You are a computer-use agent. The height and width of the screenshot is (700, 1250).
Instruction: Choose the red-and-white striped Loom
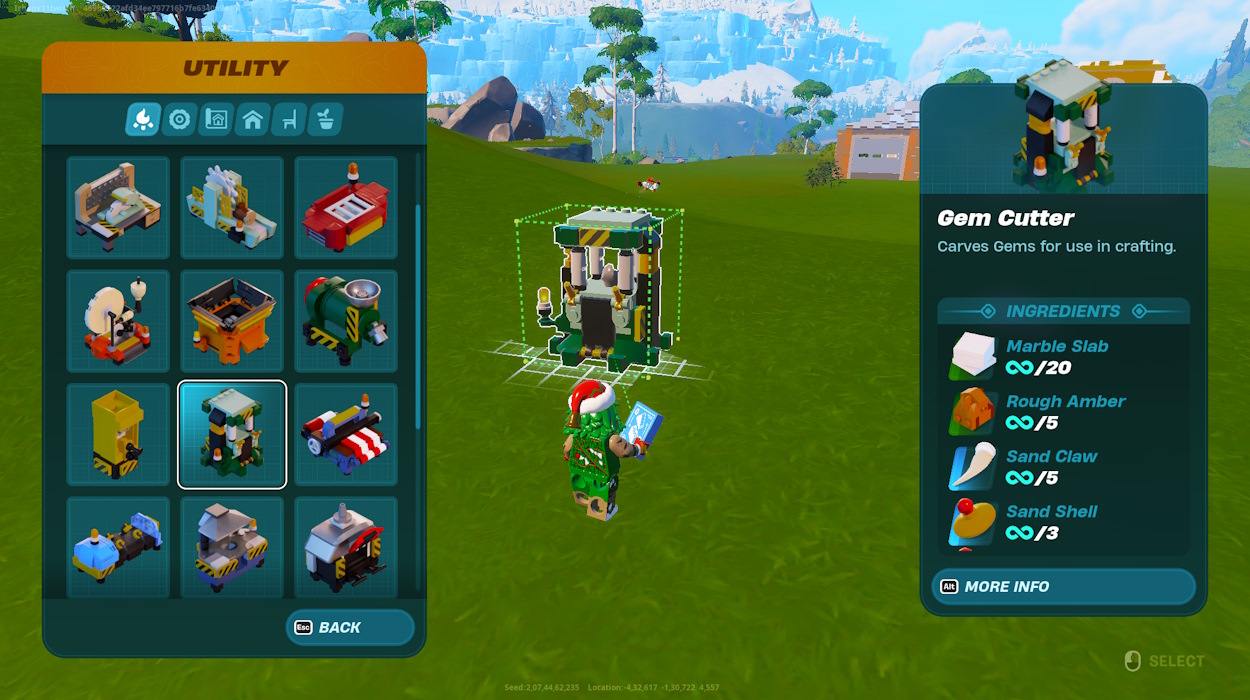[x=346, y=435]
